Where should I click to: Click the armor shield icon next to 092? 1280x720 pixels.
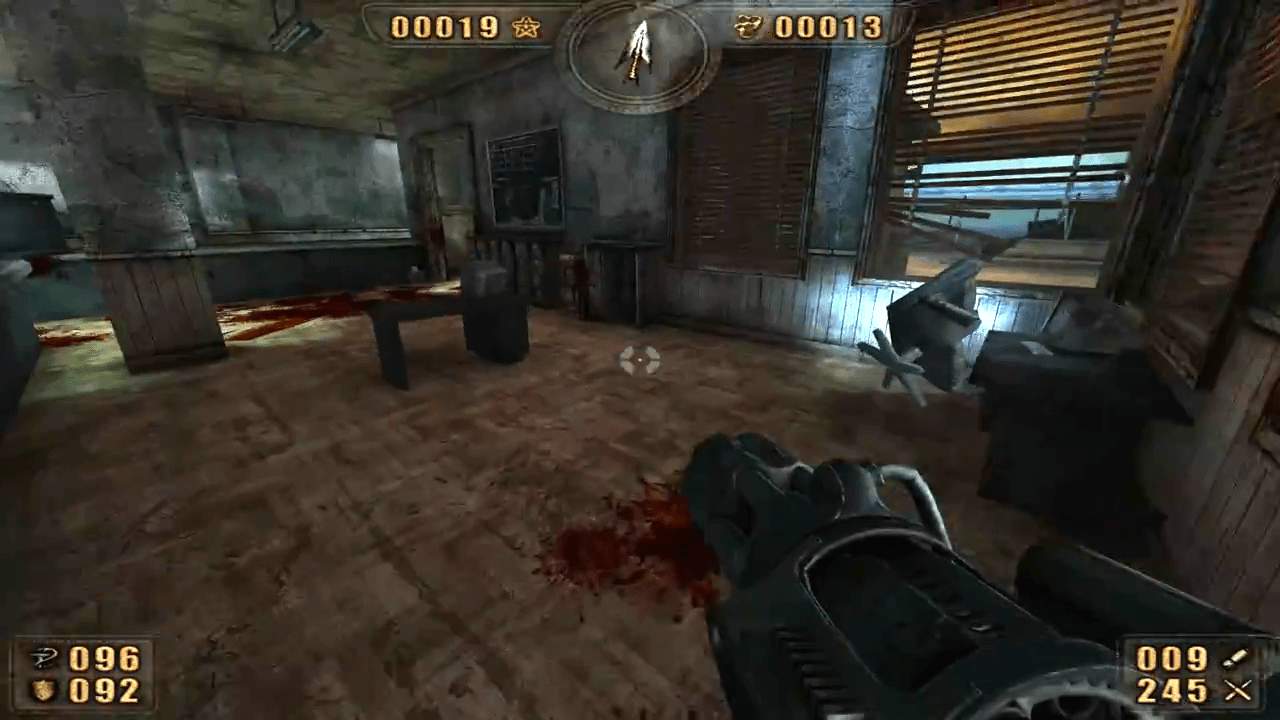[x=42, y=691]
